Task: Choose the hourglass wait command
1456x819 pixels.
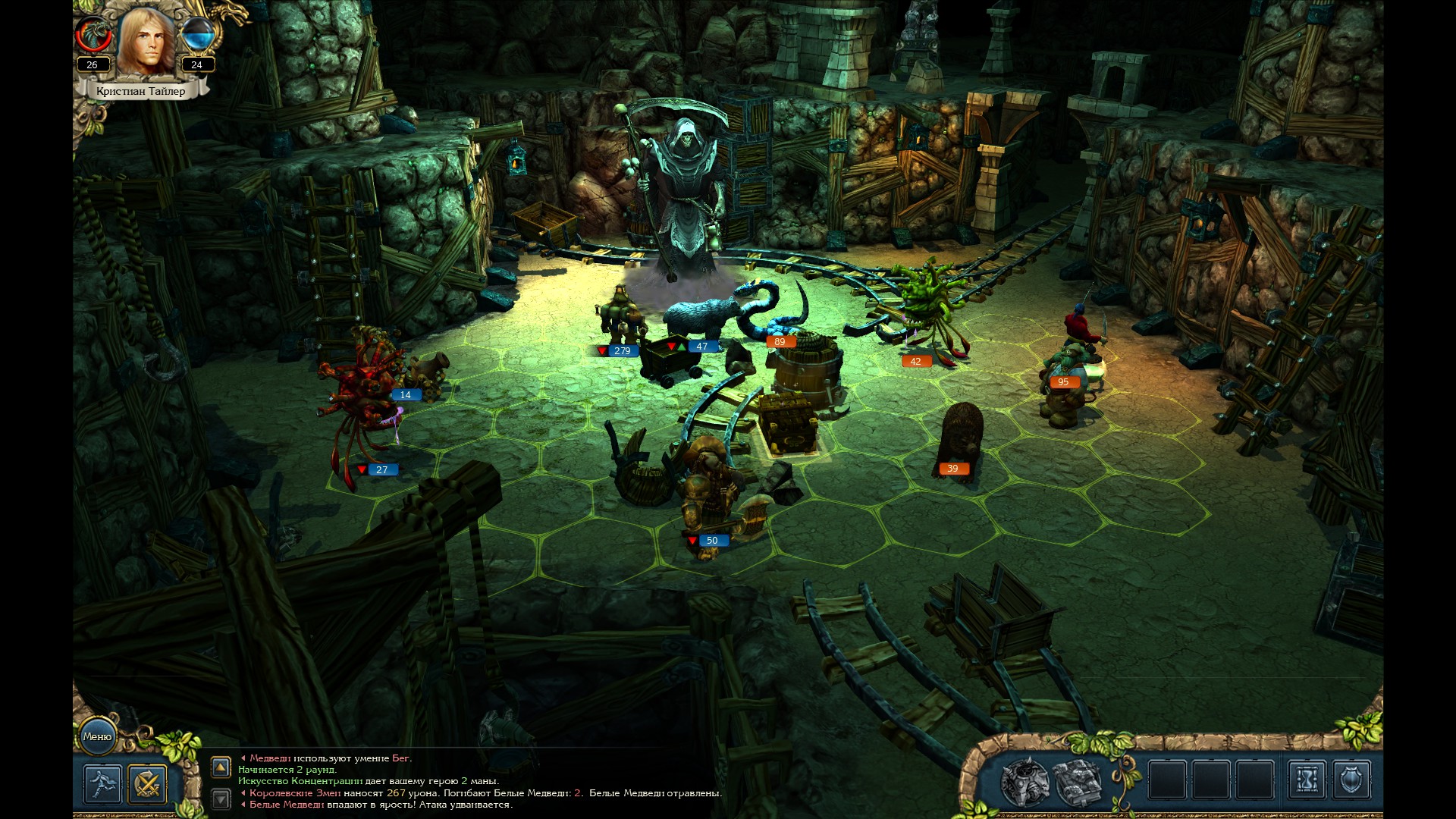Action: [1307, 780]
